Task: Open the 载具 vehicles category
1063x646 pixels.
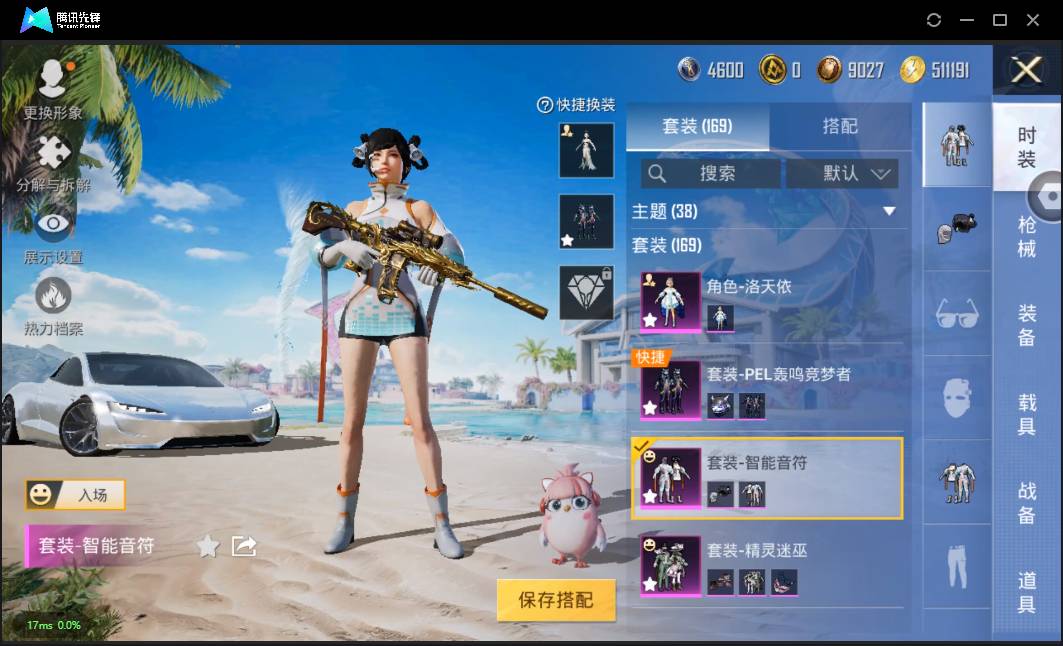Action: click(x=1027, y=415)
